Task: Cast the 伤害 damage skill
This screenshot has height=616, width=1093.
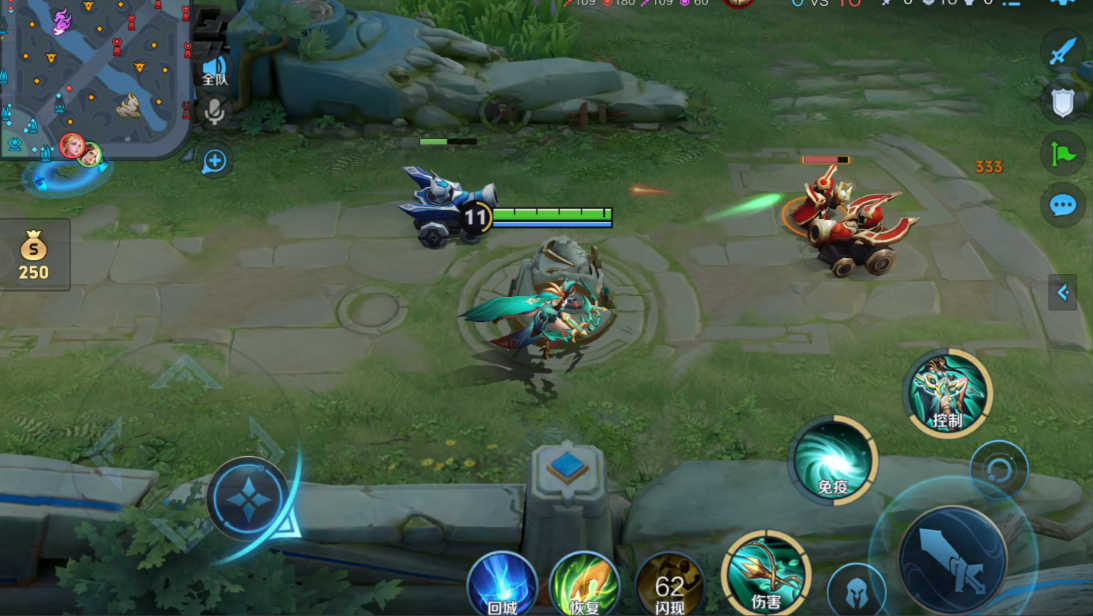Action: (766, 573)
